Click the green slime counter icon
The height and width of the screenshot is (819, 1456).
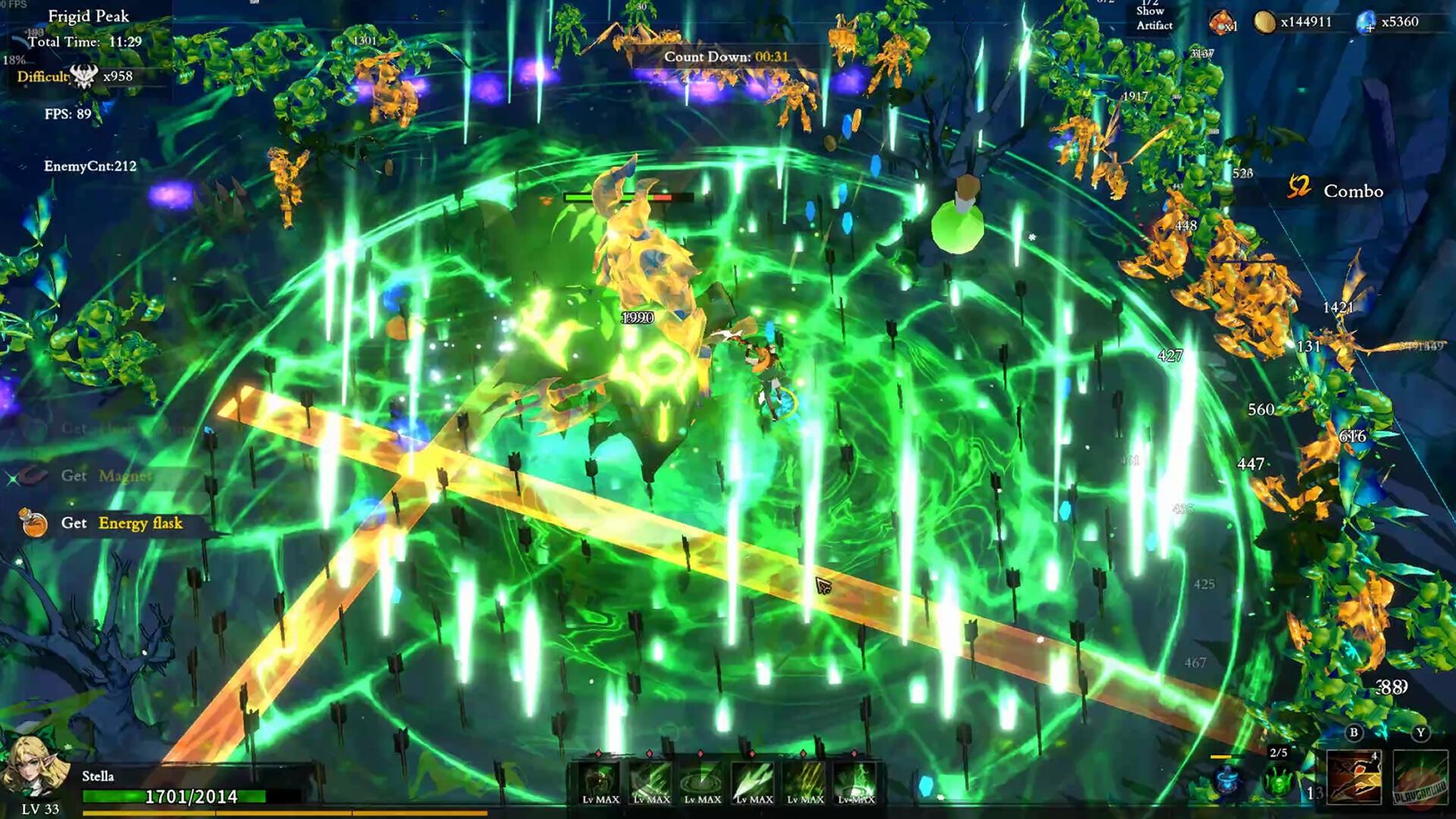pos(1279,780)
